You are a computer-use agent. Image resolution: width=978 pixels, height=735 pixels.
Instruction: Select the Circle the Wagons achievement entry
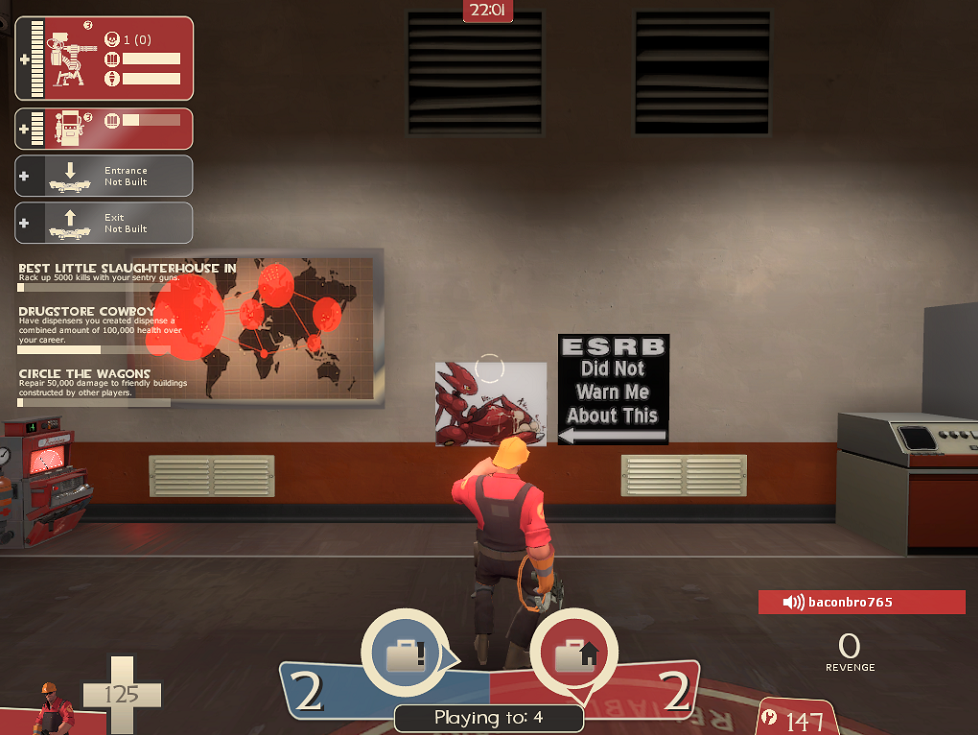pos(93,387)
